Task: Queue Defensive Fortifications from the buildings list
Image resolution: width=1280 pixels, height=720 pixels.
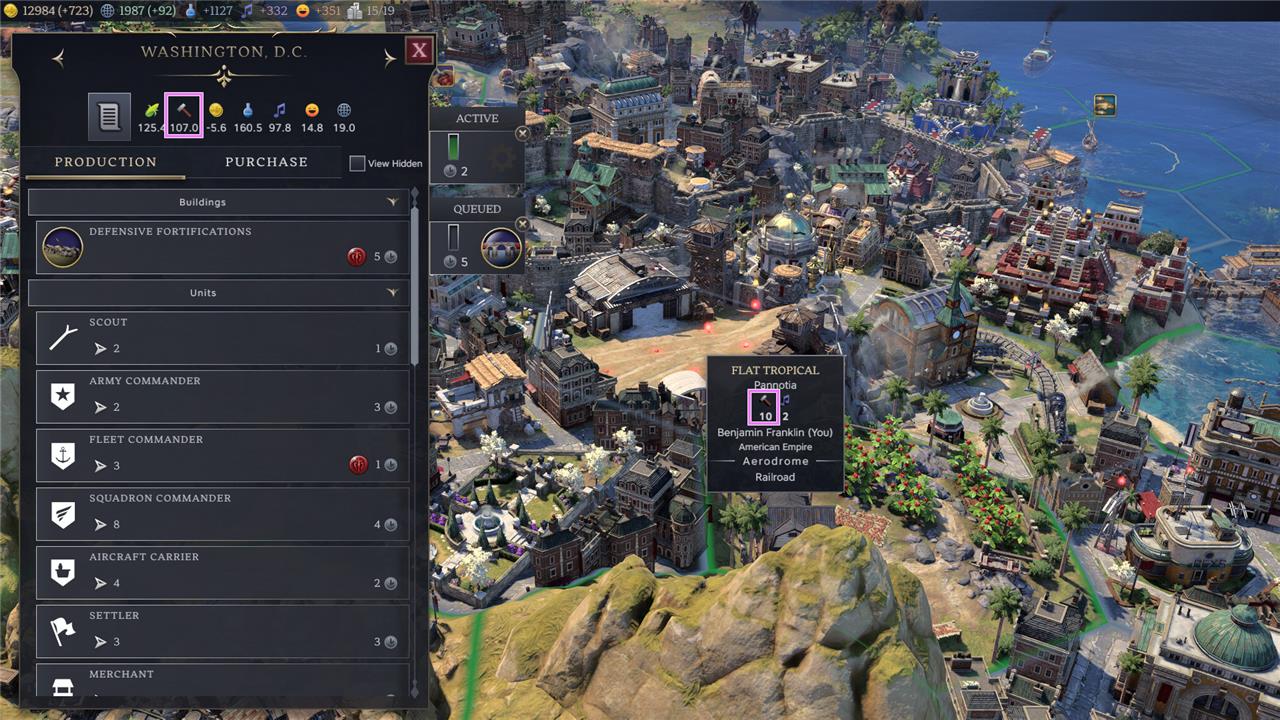Action: pyautogui.click(x=222, y=247)
